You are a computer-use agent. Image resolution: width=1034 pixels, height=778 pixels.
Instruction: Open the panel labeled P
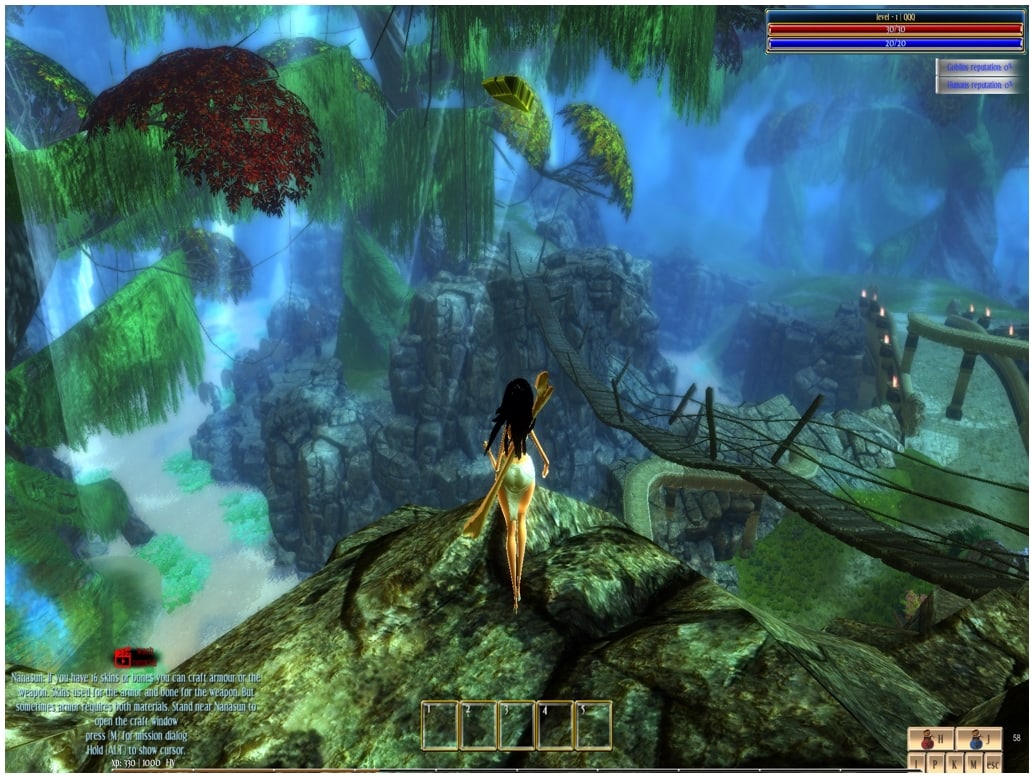(x=936, y=764)
